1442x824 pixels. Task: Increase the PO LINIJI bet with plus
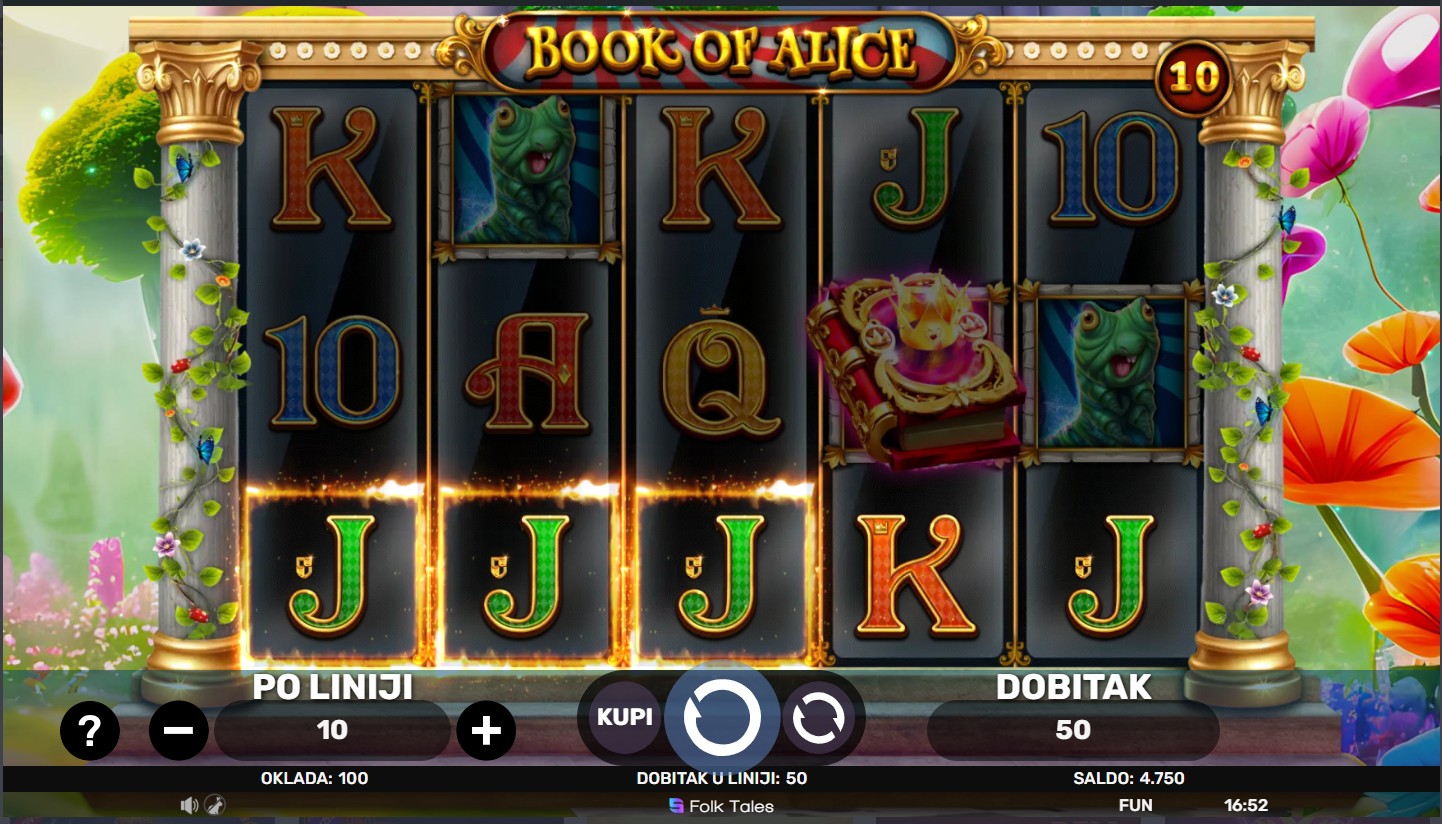click(x=486, y=731)
